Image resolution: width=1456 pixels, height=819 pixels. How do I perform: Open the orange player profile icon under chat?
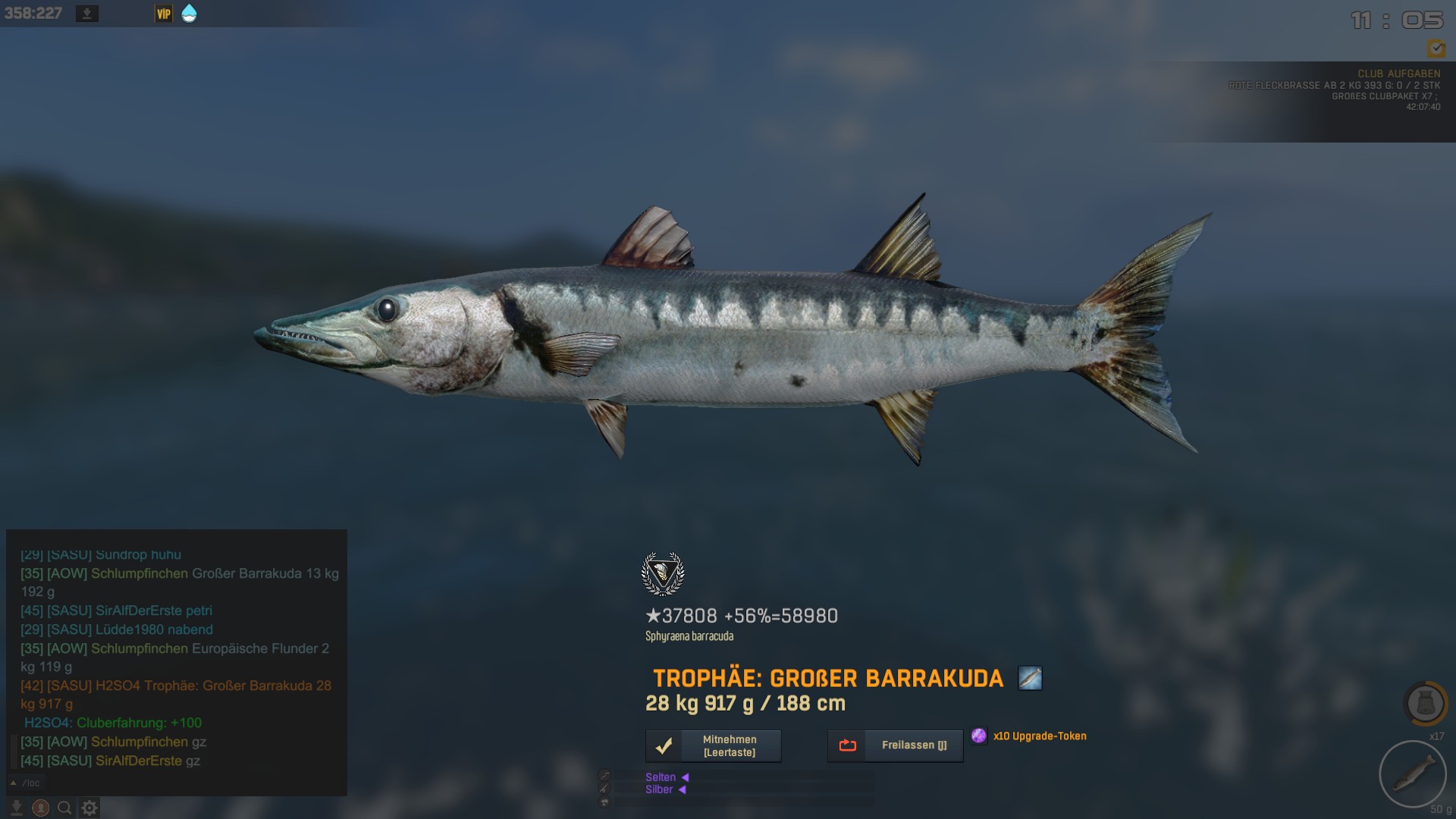pos(41,808)
